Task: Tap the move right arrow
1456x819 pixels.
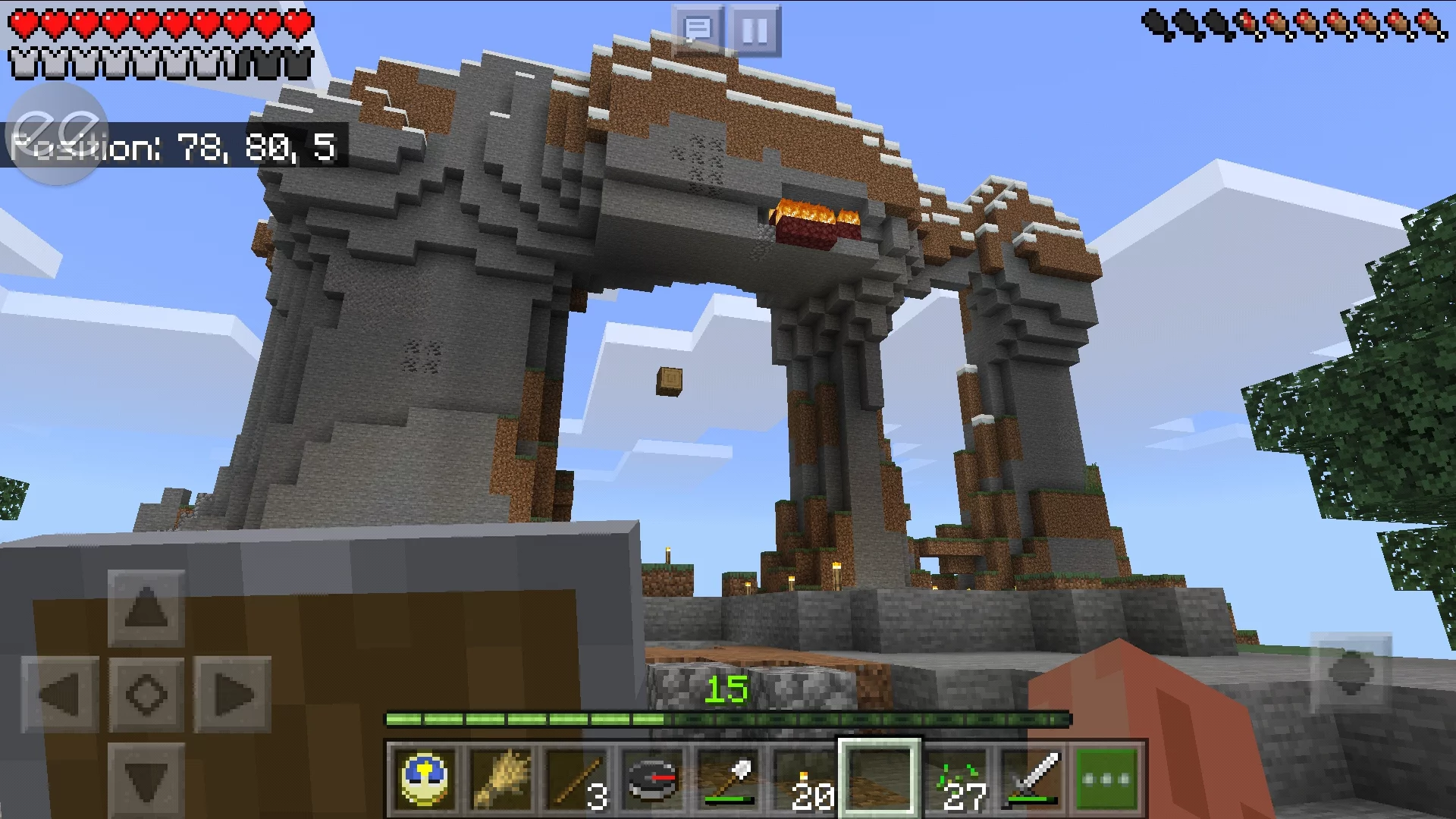Action: pos(232,694)
